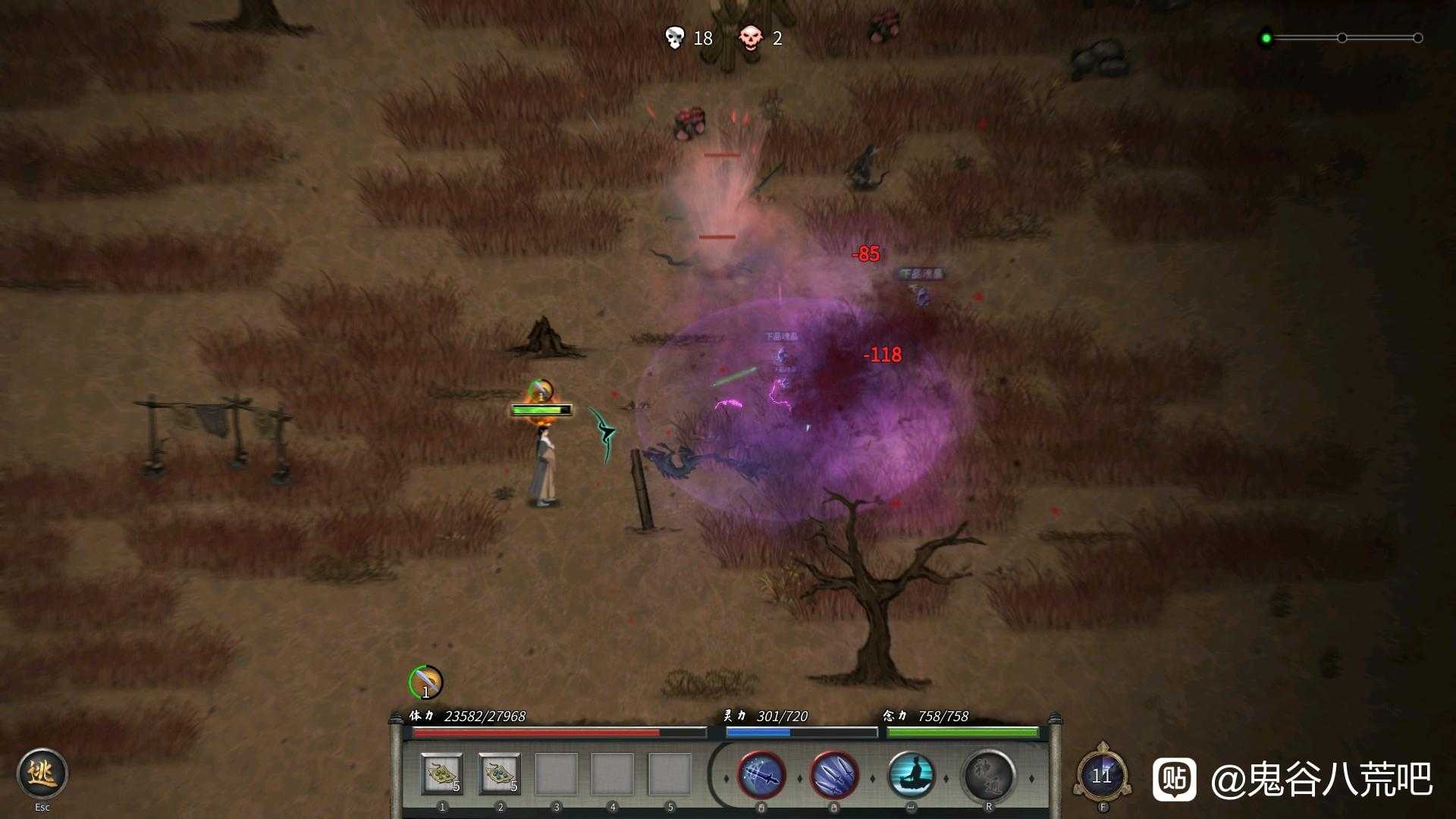Trigger the meditating figure movement skill
1456x819 pixels.
point(911,776)
